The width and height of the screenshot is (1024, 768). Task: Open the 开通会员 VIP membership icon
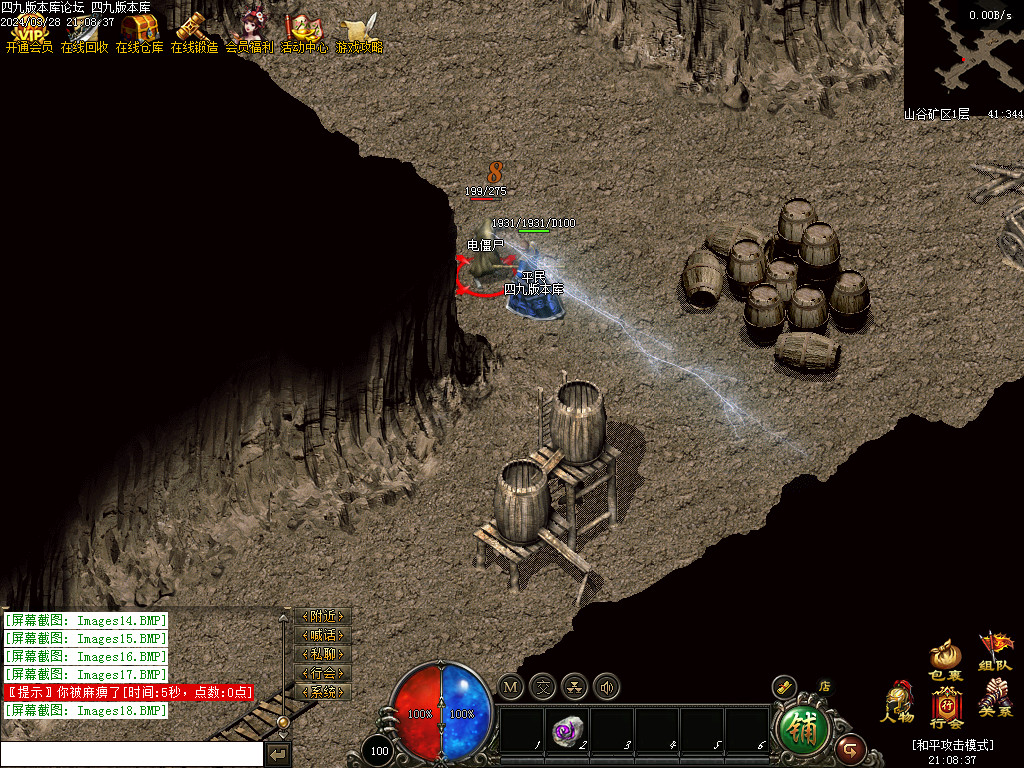(29, 34)
